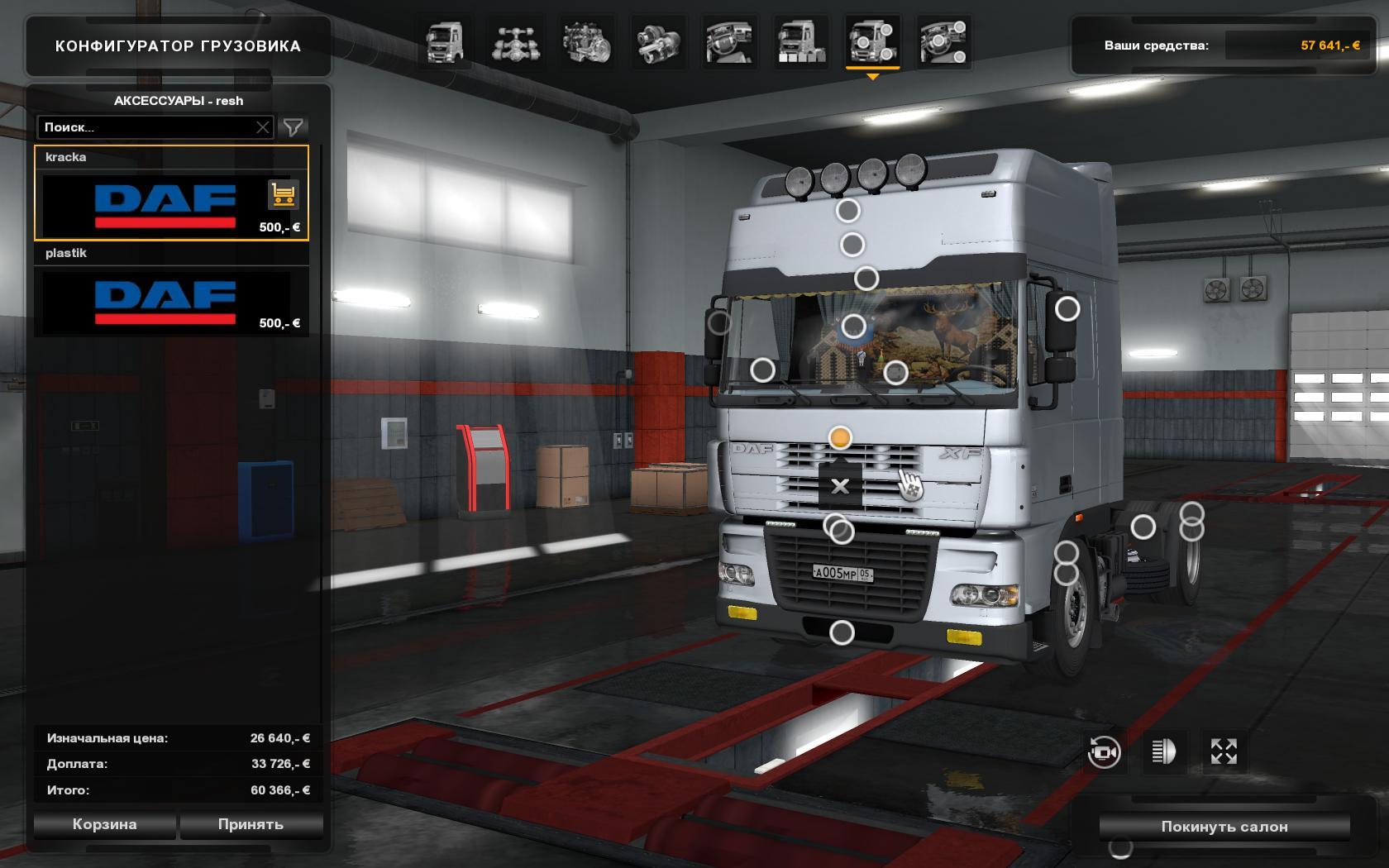Open the chassis configuration tab
Screen dimensions: 1389x868
(516, 42)
